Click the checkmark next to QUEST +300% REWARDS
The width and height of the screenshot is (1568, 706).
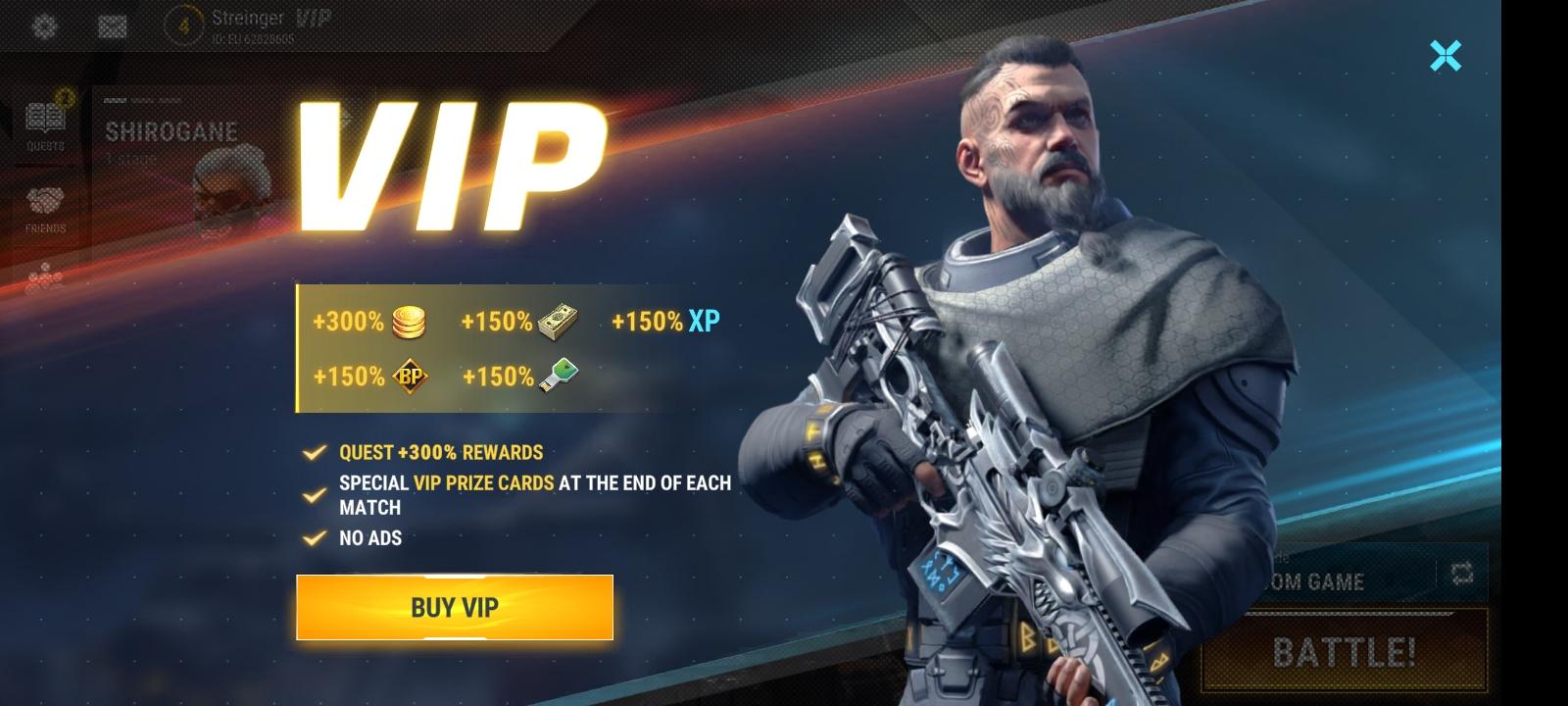316,453
